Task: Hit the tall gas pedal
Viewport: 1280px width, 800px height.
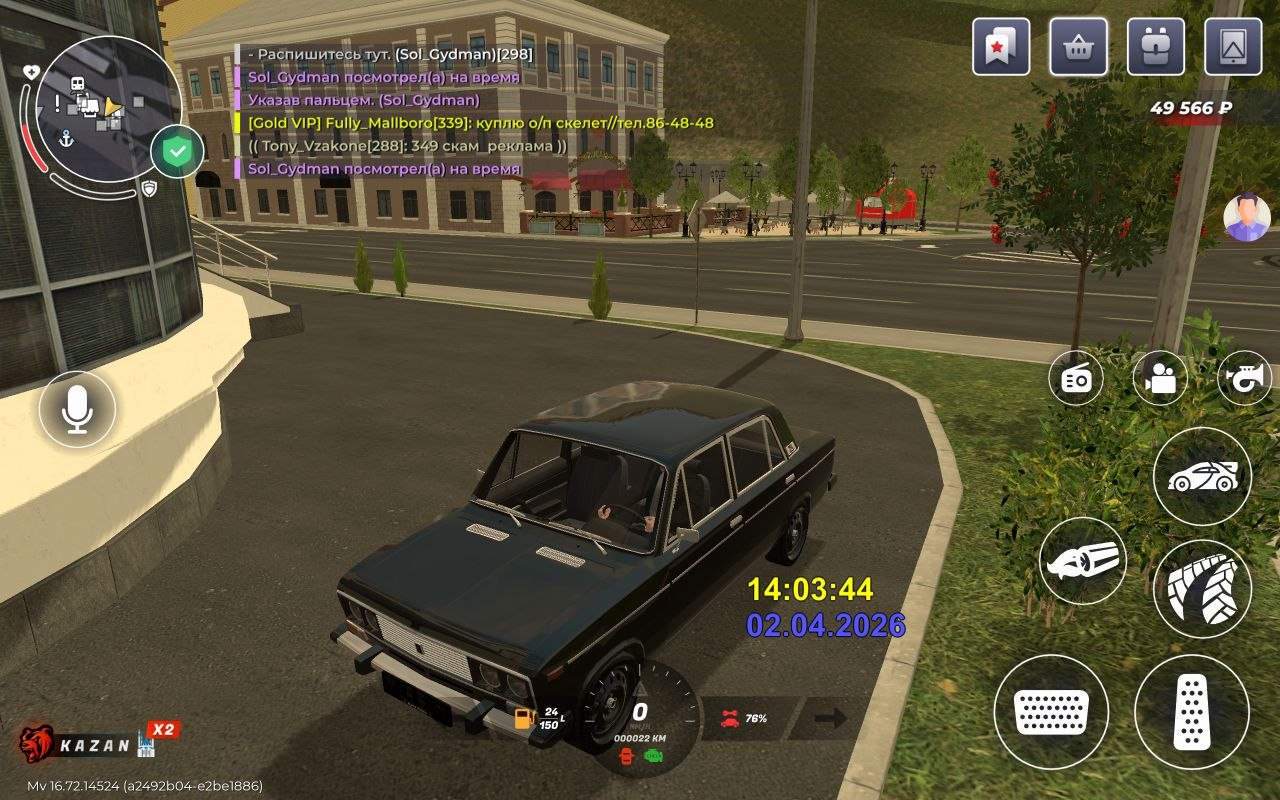Action: [1191, 712]
